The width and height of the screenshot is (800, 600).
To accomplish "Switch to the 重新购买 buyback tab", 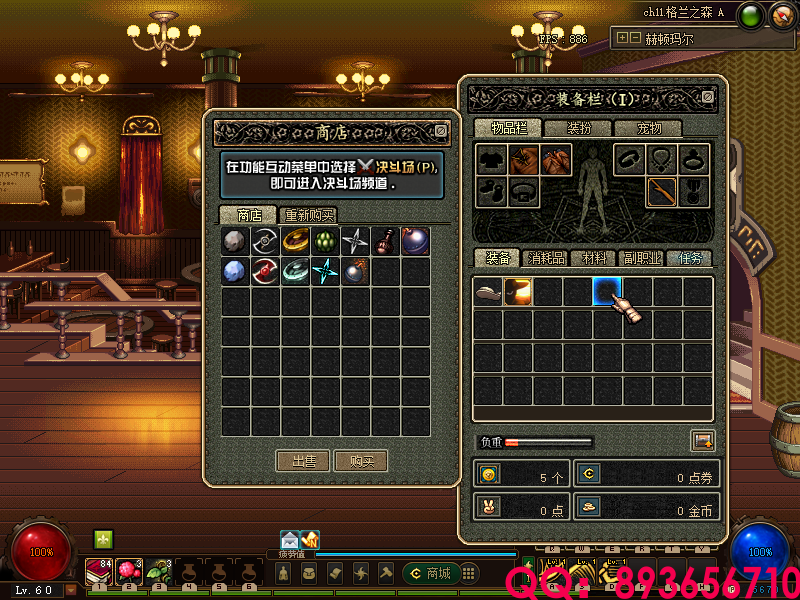I will click(309, 215).
